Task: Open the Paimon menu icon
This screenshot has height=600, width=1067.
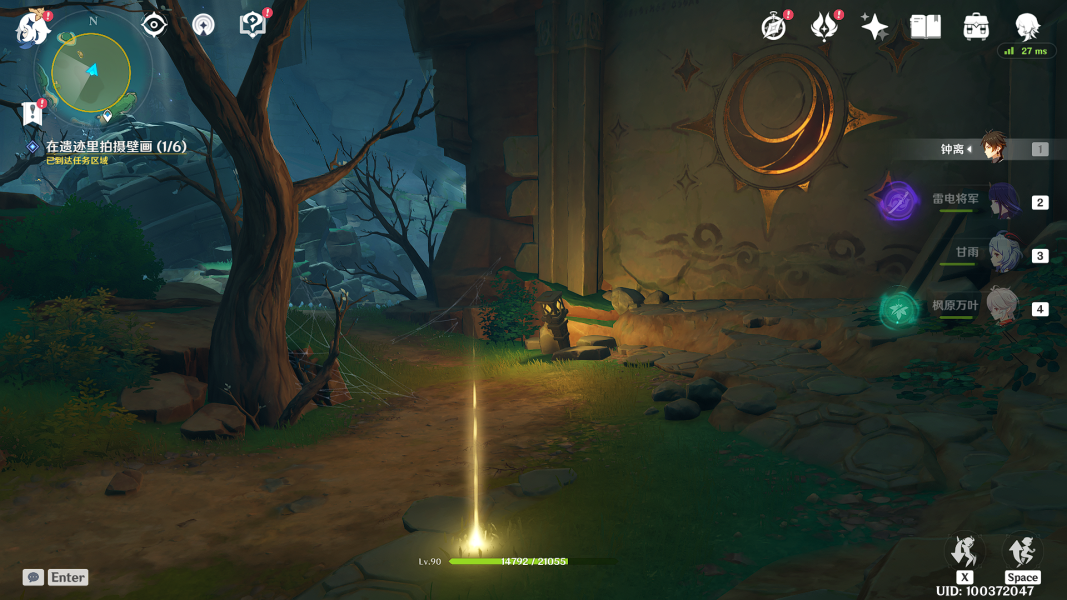Action: click(x=32, y=27)
